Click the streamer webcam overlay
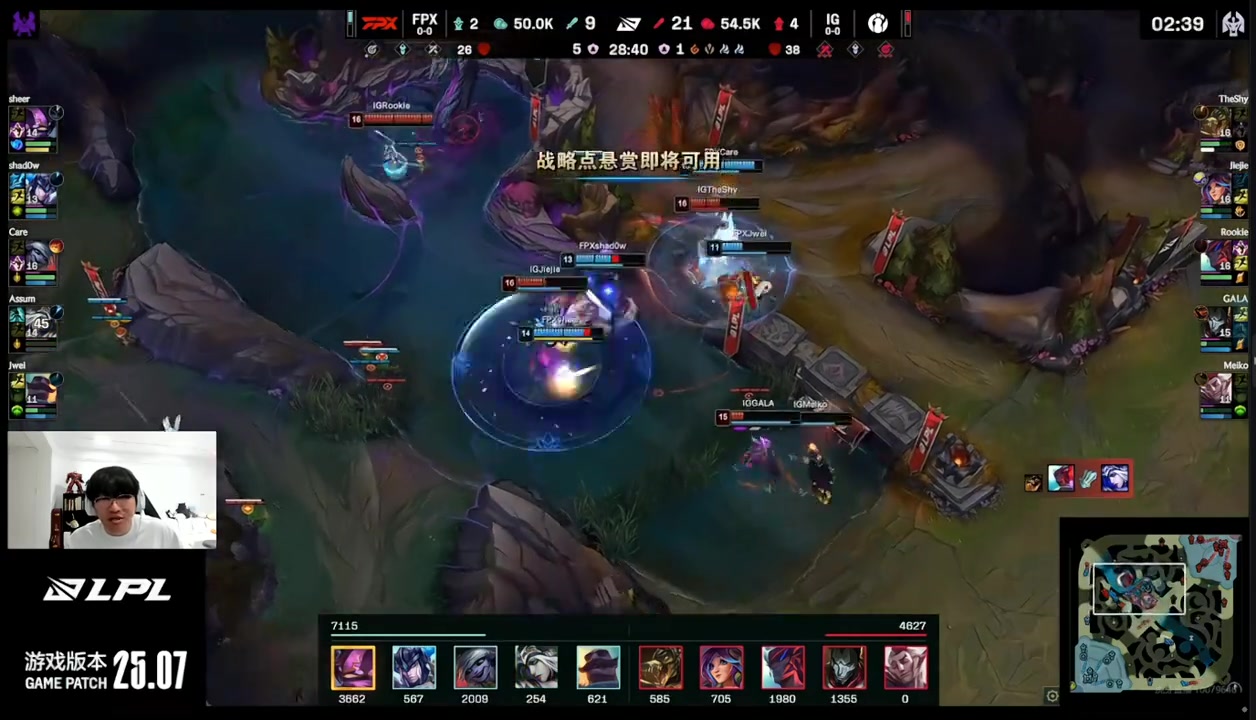Screen dimensions: 1256x720 (112, 490)
